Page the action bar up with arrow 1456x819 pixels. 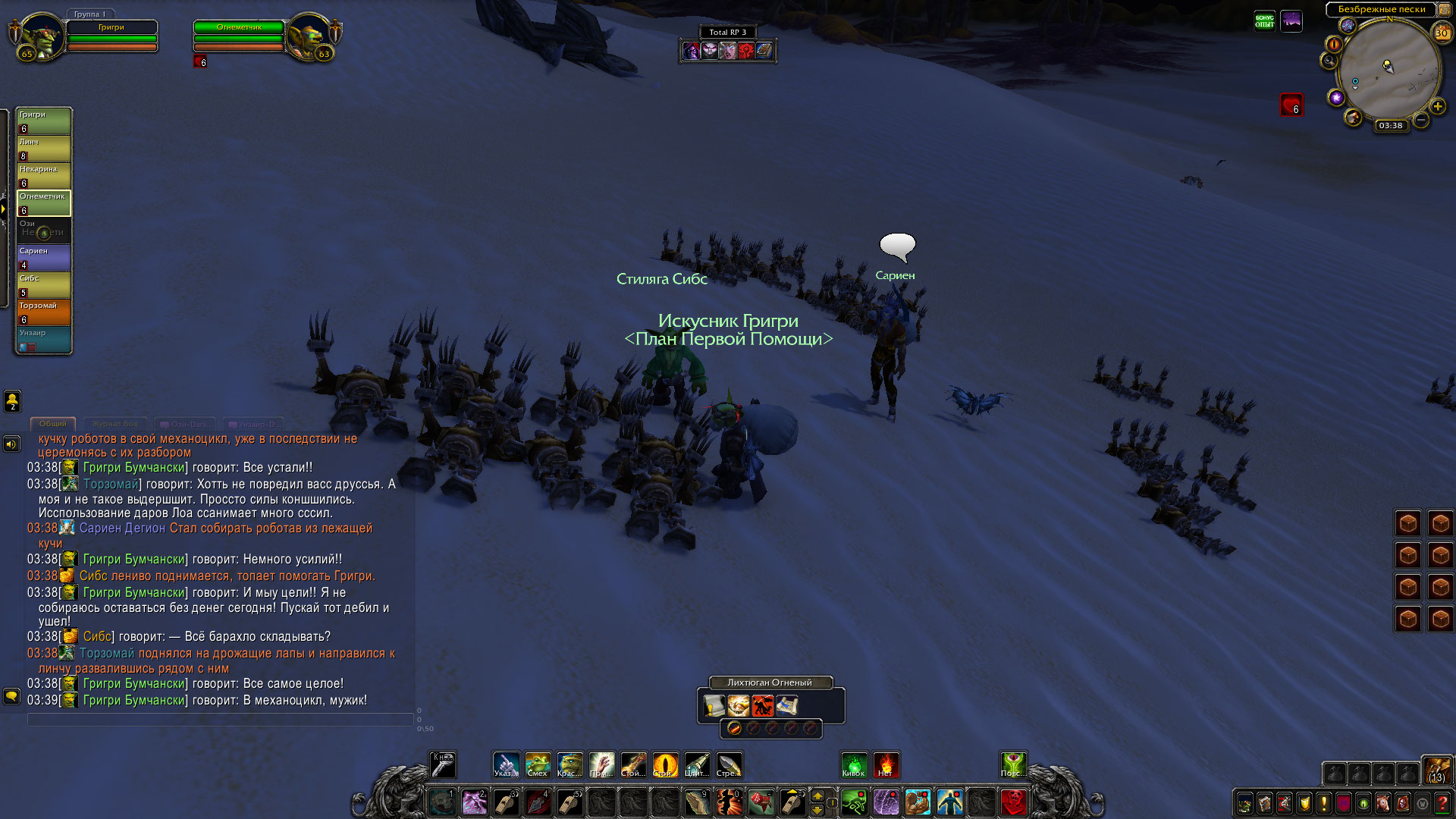pyautogui.click(x=817, y=795)
